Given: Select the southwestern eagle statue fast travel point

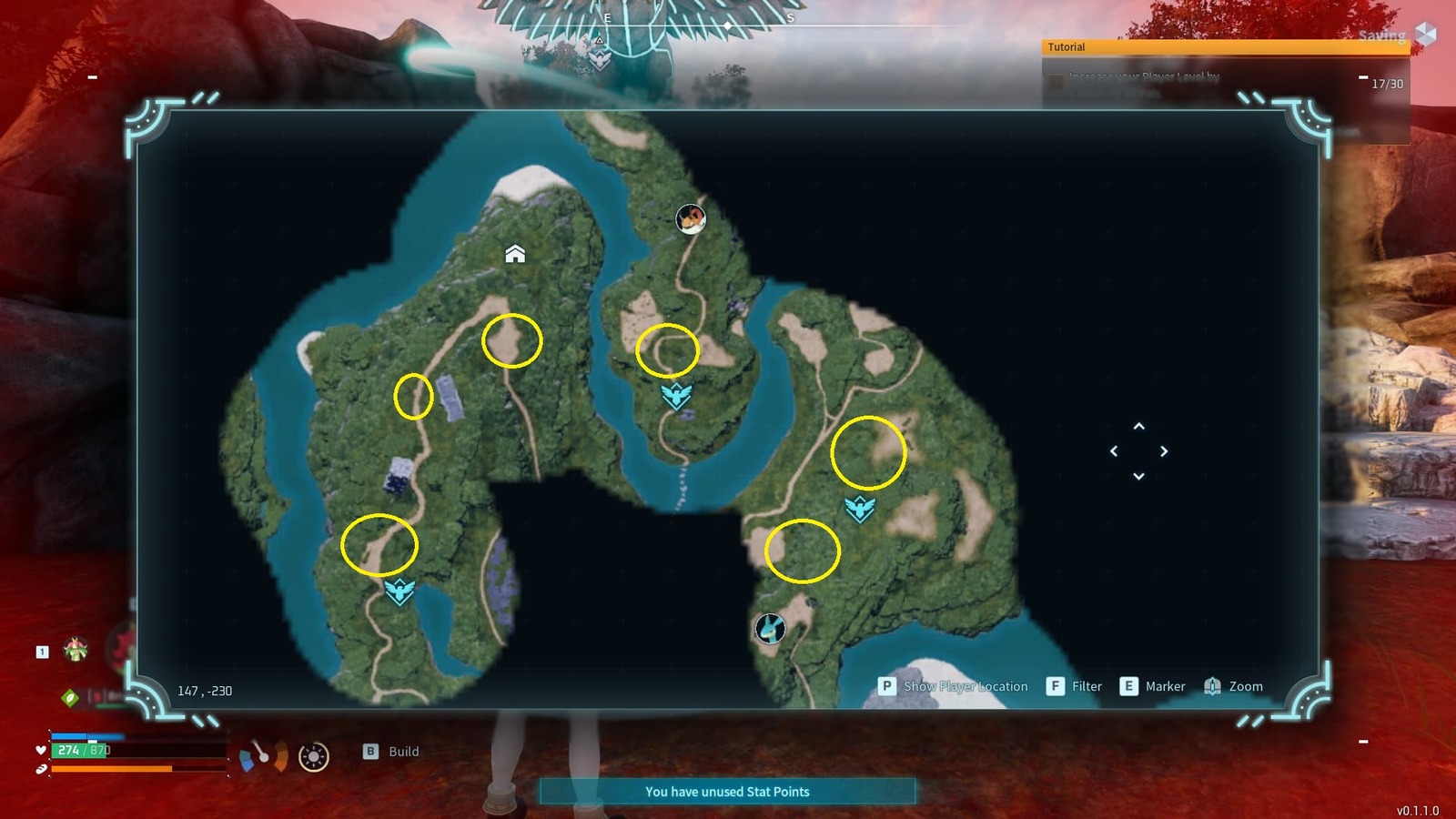Looking at the screenshot, I should [x=399, y=591].
